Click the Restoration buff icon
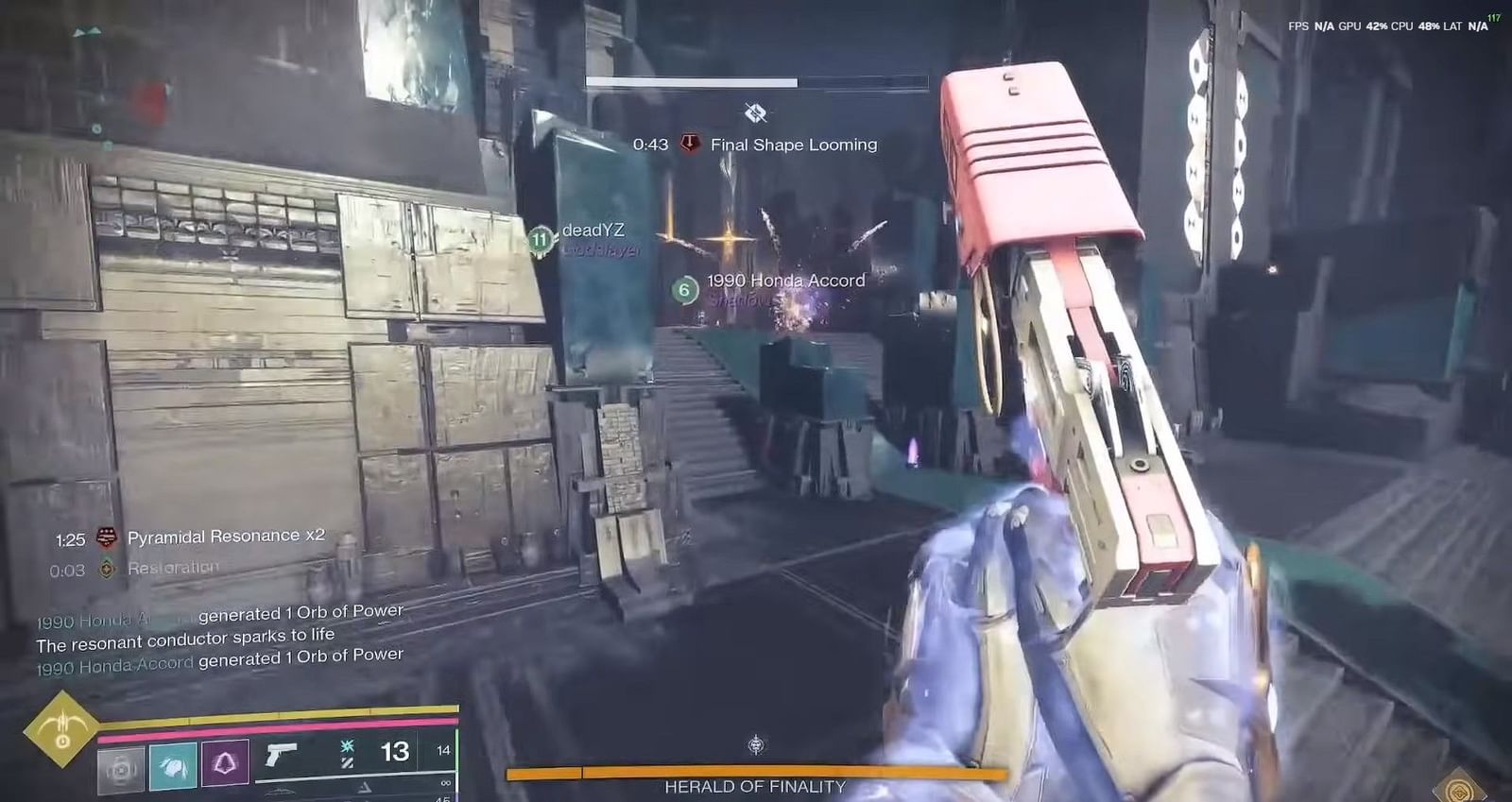 click(x=105, y=567)
